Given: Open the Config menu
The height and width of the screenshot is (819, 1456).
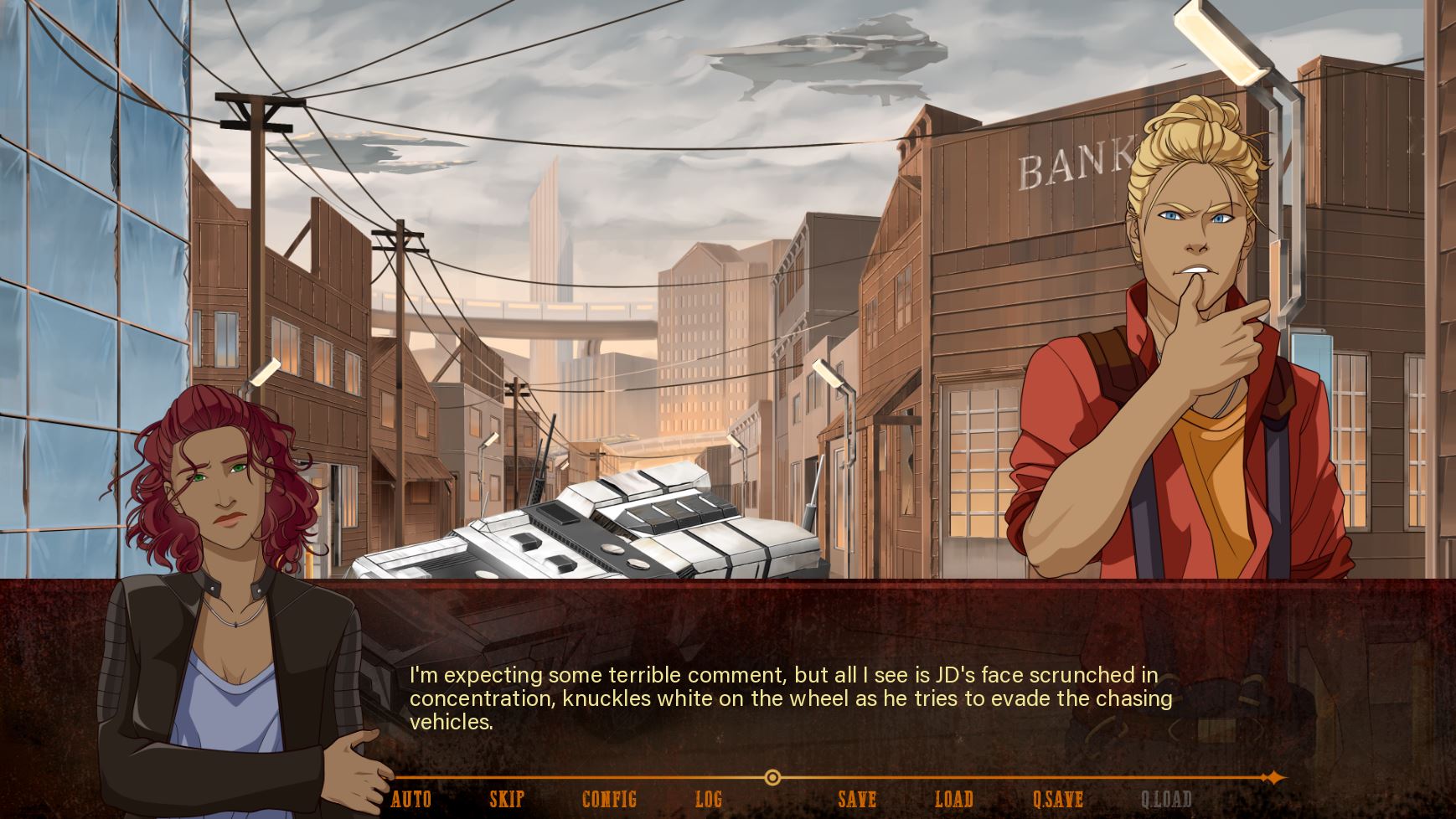Looking at the screenshot, I should [x=609, y=799].
